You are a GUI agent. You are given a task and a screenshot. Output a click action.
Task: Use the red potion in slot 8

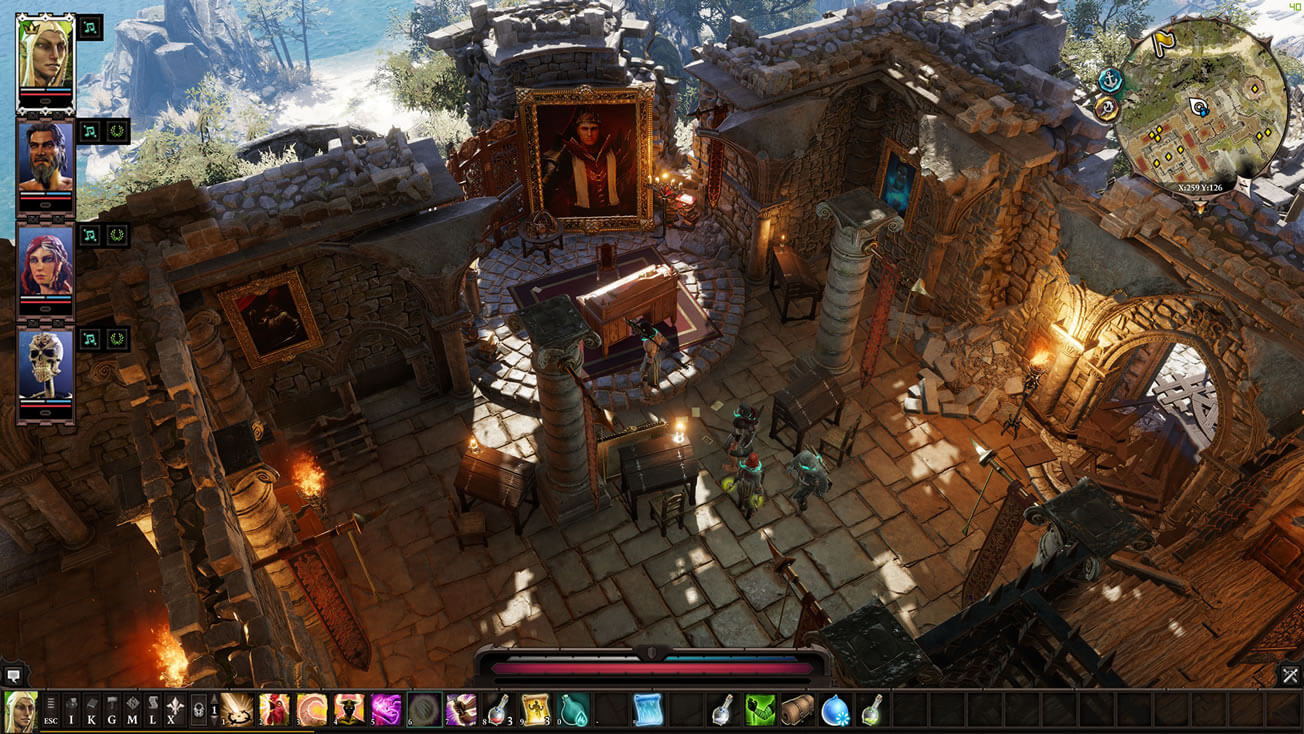point(498,710)
